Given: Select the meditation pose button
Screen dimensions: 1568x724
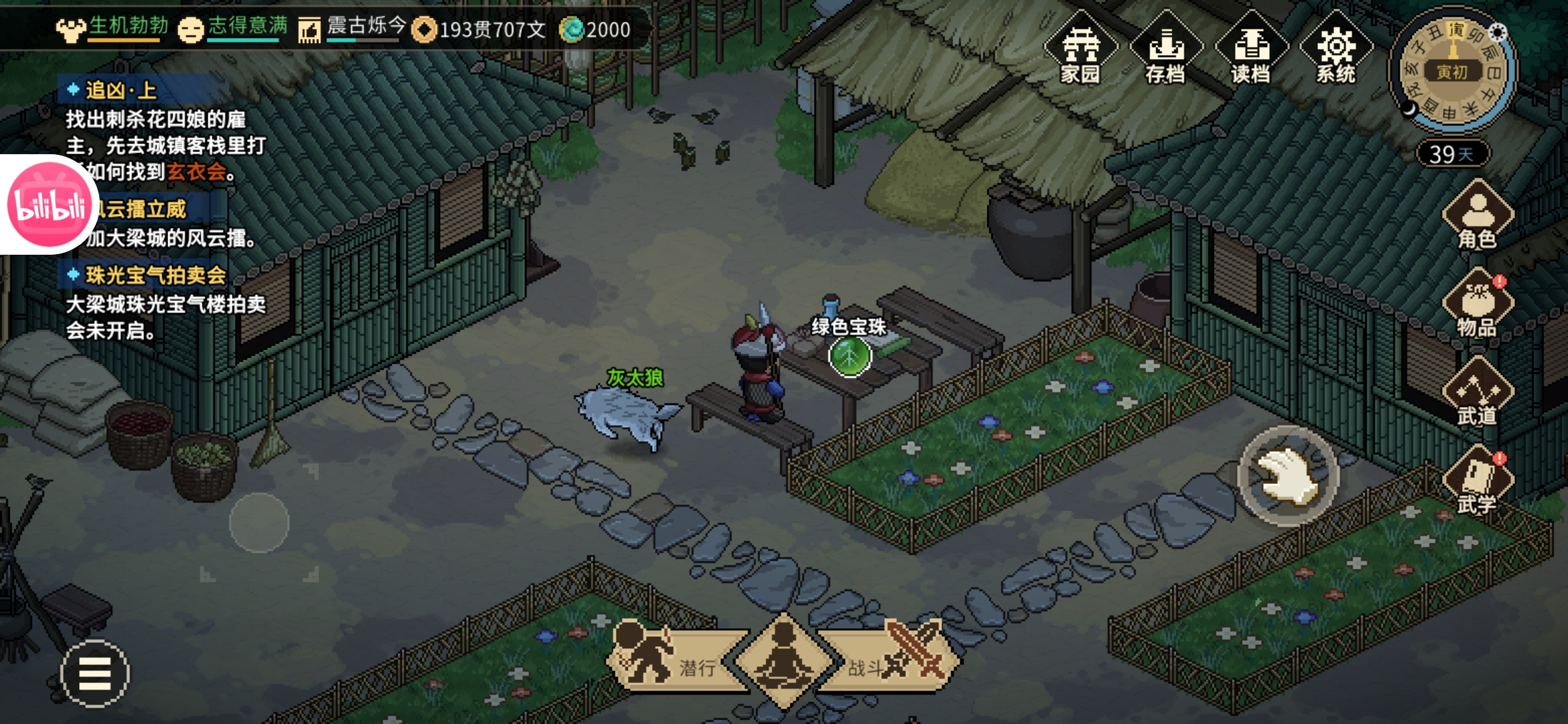Looking at the screenshot, I should pyautogui.click(x=784, y=660).
